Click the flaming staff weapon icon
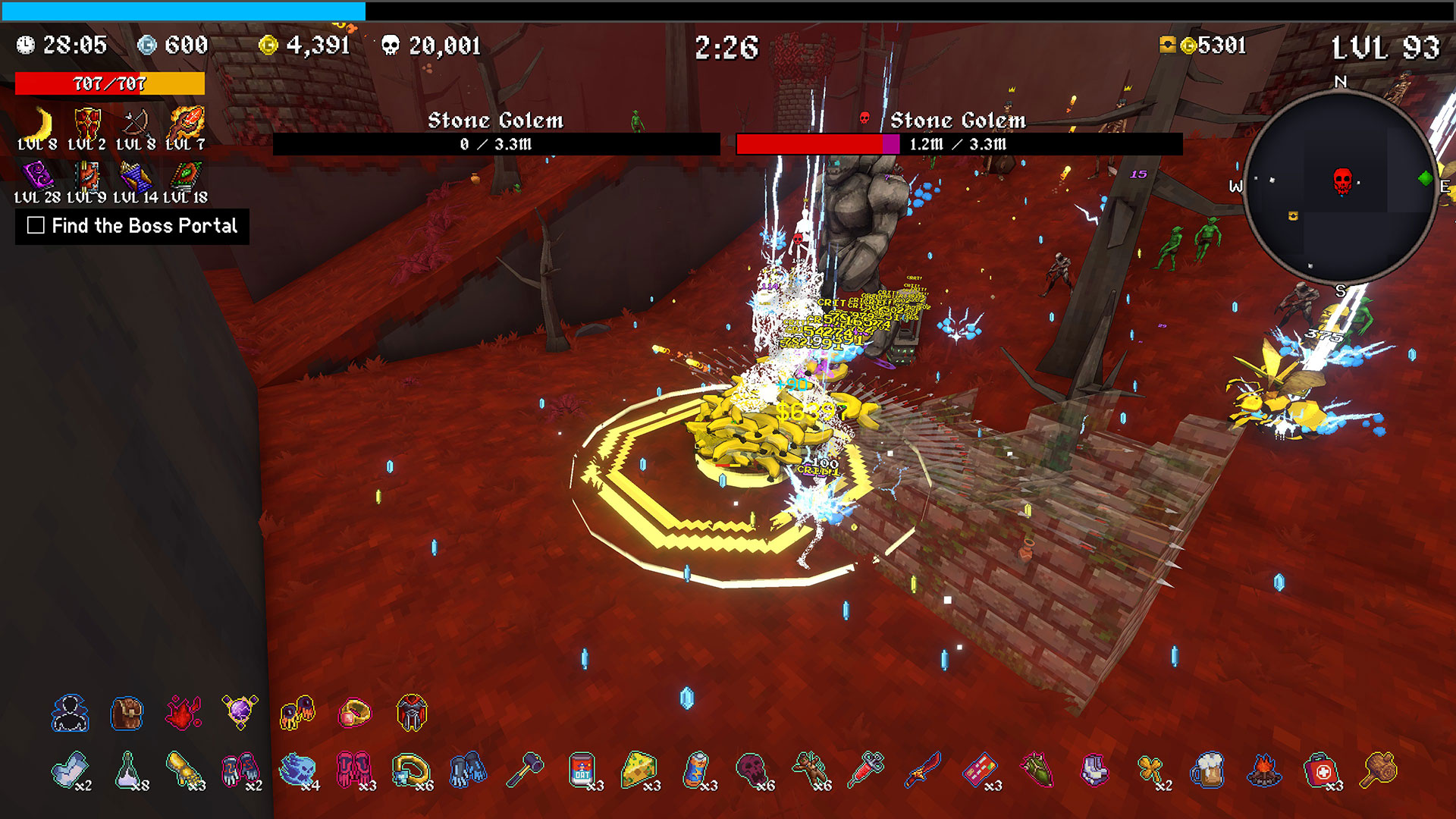1456x819 pixels. (186, 122)
